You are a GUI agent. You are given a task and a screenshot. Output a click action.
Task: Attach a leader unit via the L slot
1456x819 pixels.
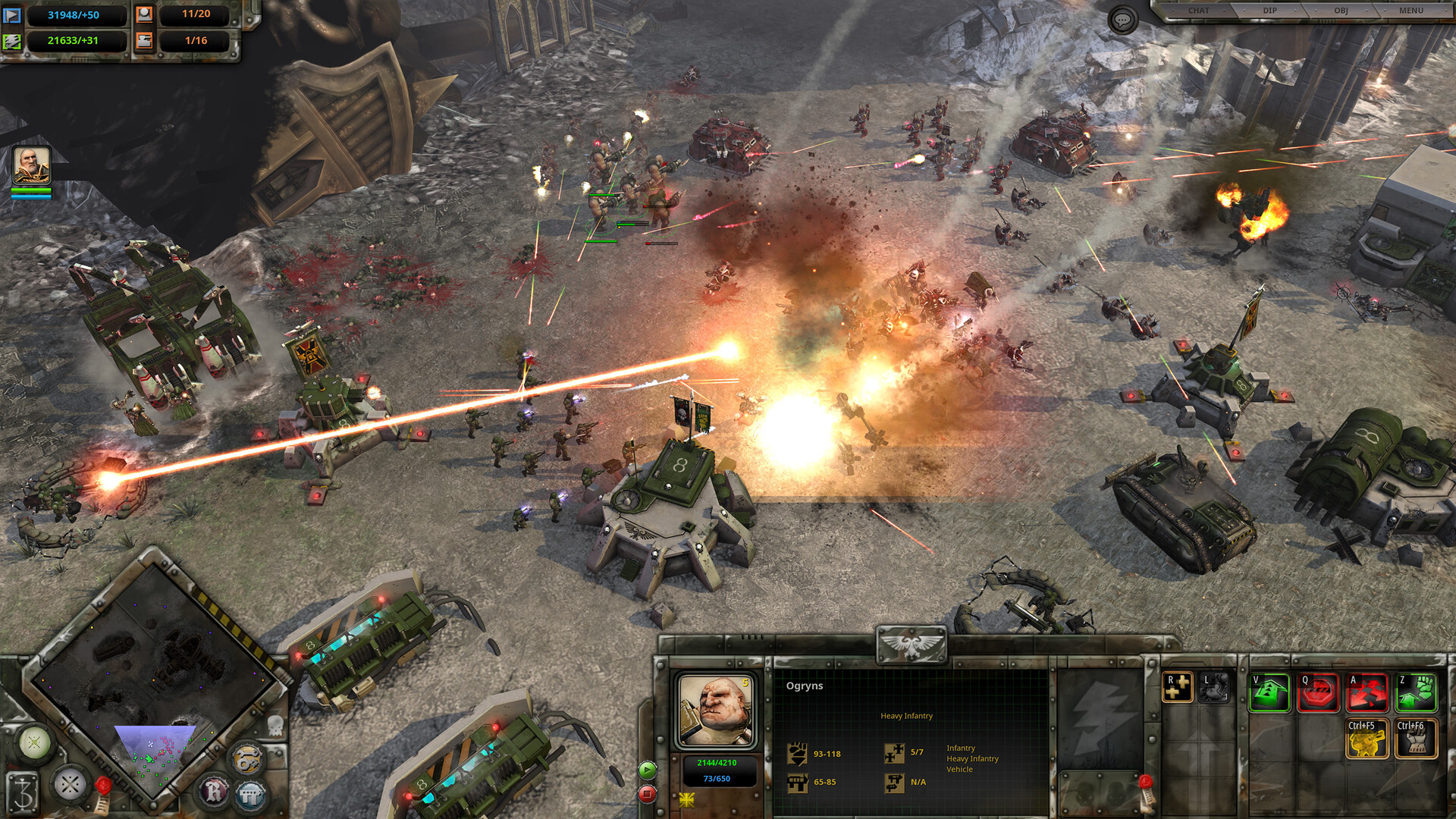(1214, 688)
